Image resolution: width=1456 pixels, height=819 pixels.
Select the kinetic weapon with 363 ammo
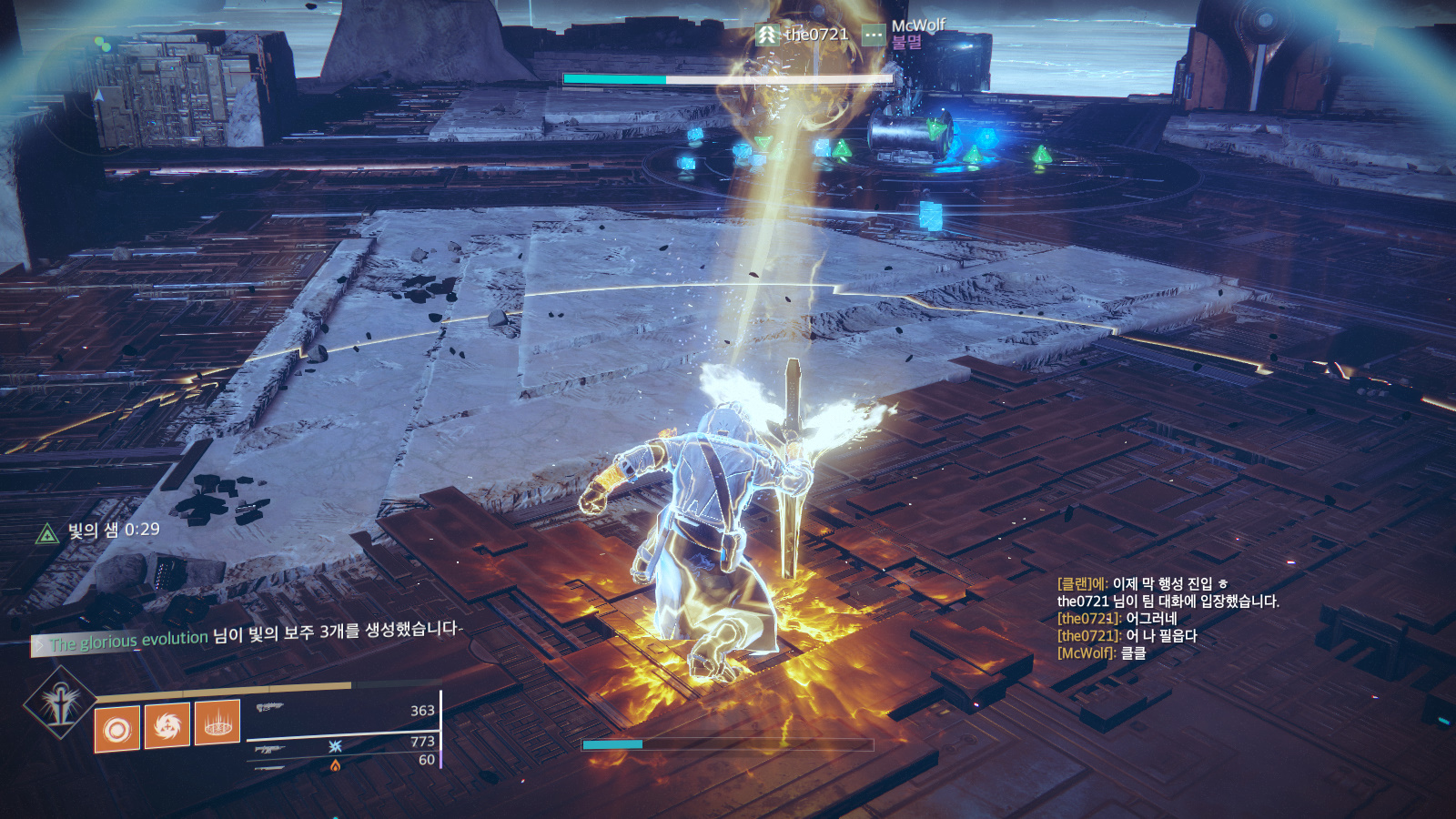(x=344, y=709)
